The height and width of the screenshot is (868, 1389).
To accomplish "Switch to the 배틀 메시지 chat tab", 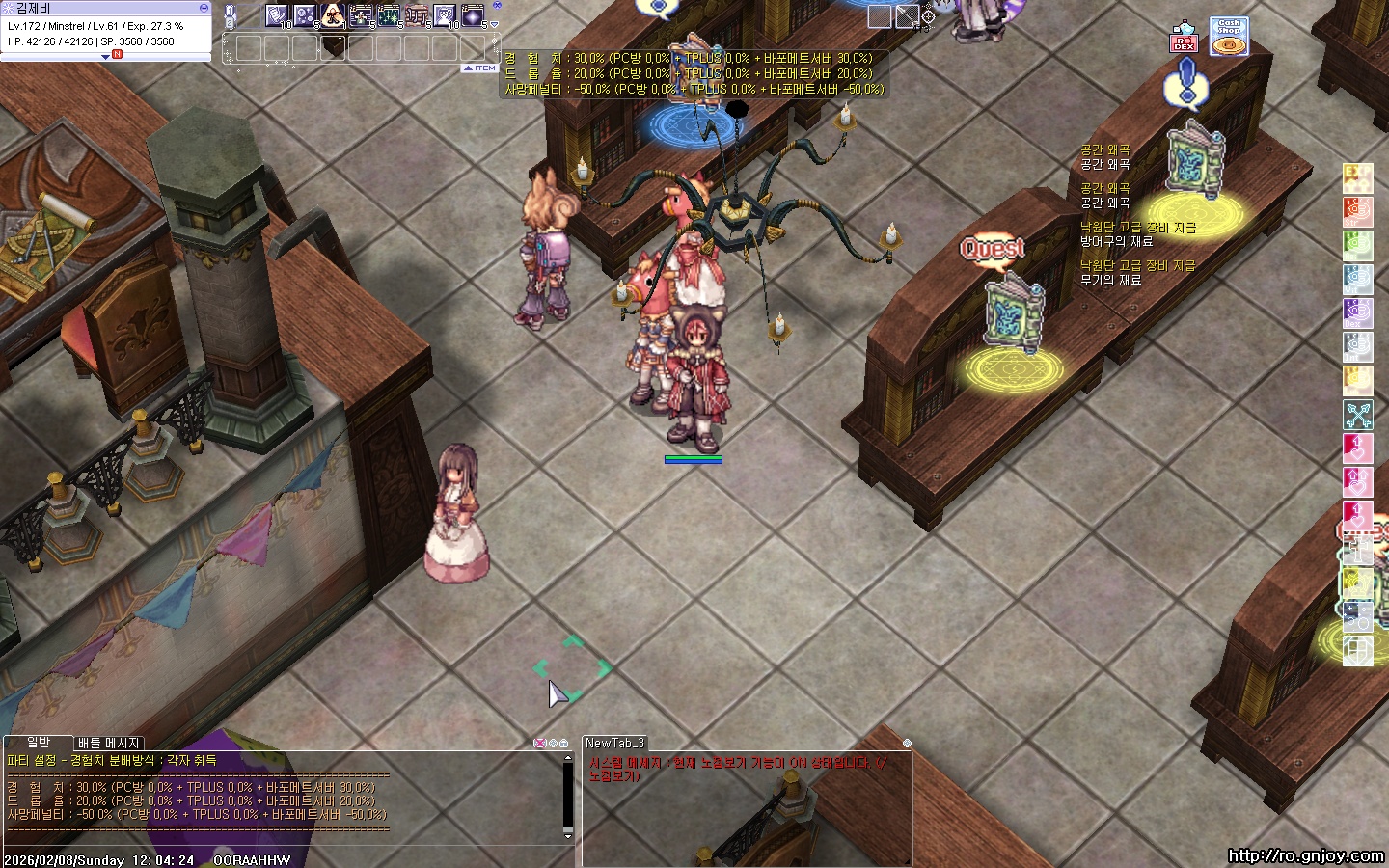I will pos(109,744).
